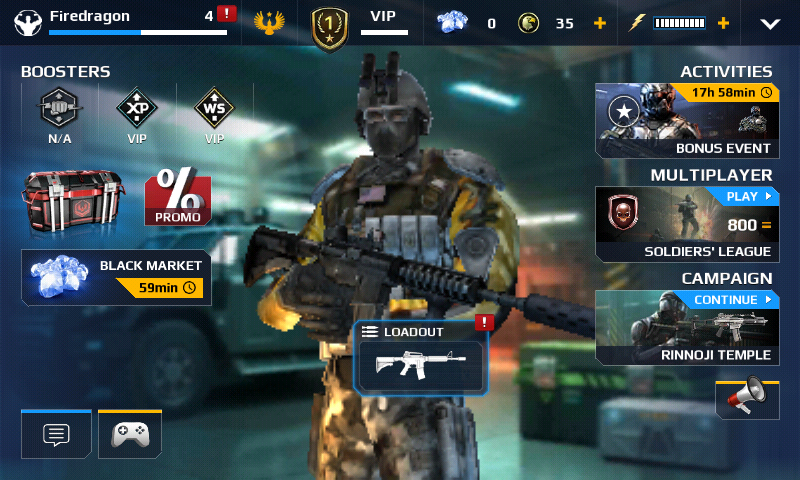
Task: Continue the Rinnoji Temple campaign
Action: click(687, 327)
